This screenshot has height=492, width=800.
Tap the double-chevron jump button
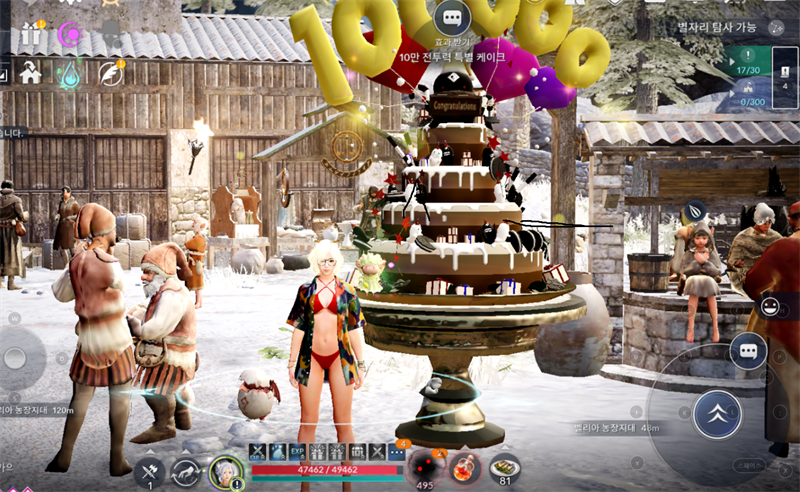[x=717, y=413]
